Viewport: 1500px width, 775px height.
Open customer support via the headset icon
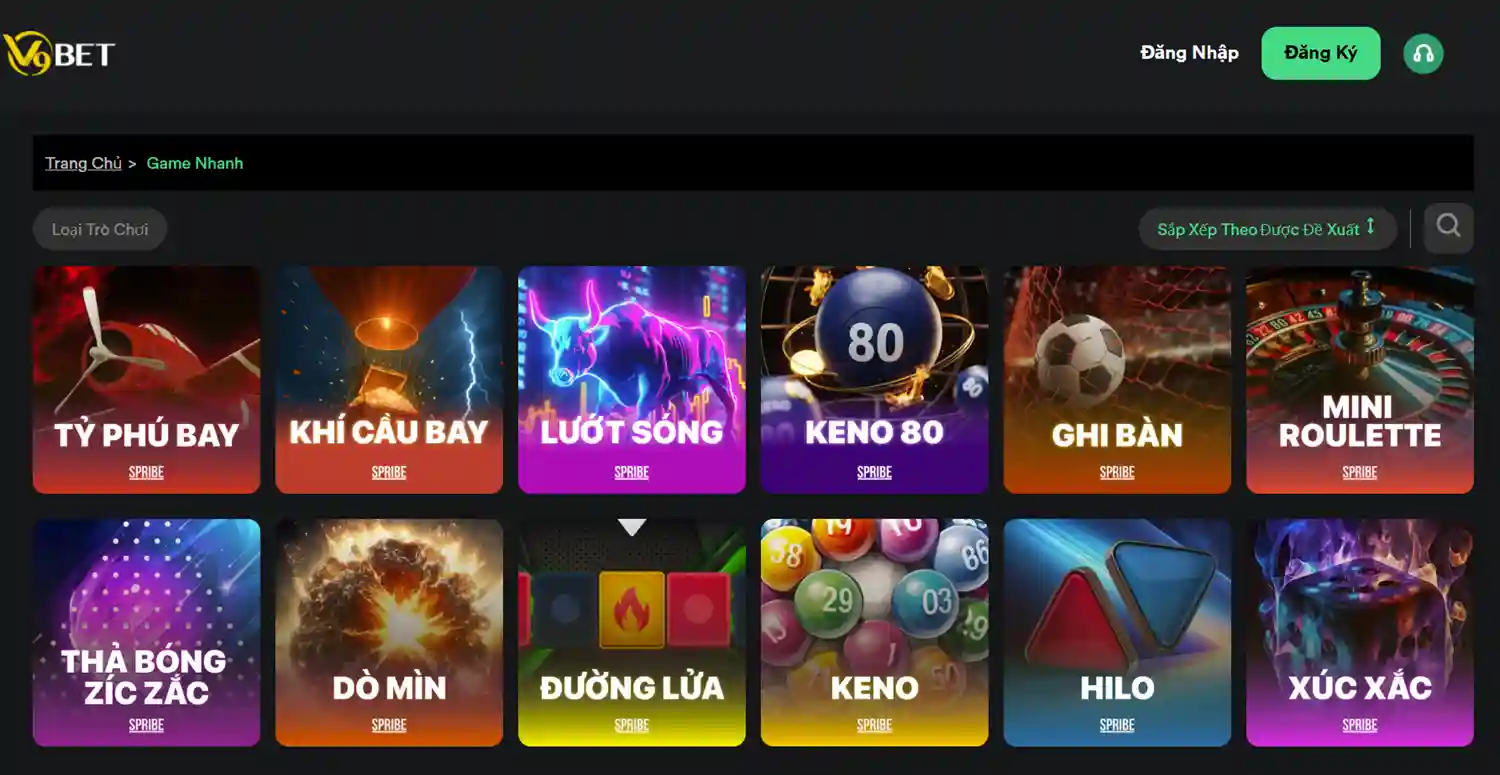click(x=1423, y=53)
